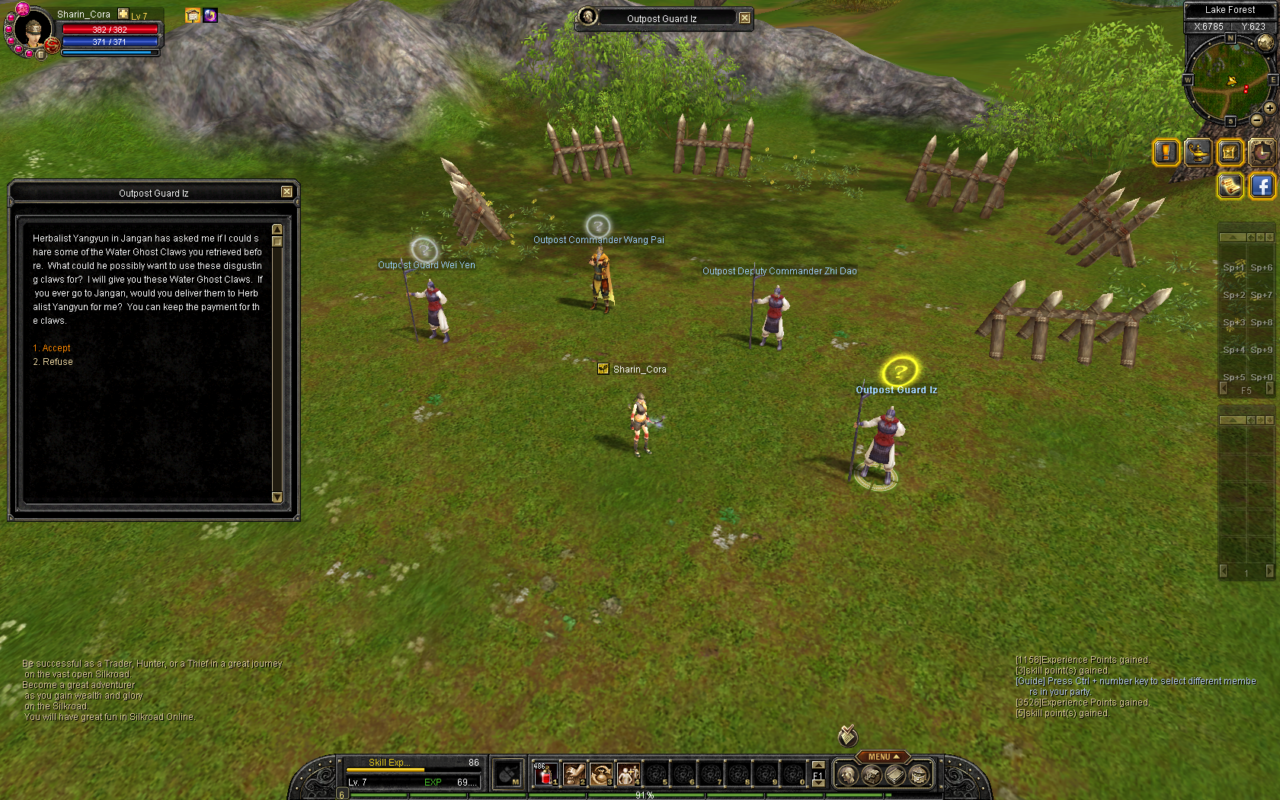
Task: Close the Outpost Guard Iz dialogue window
Action: tap(287, 192)
